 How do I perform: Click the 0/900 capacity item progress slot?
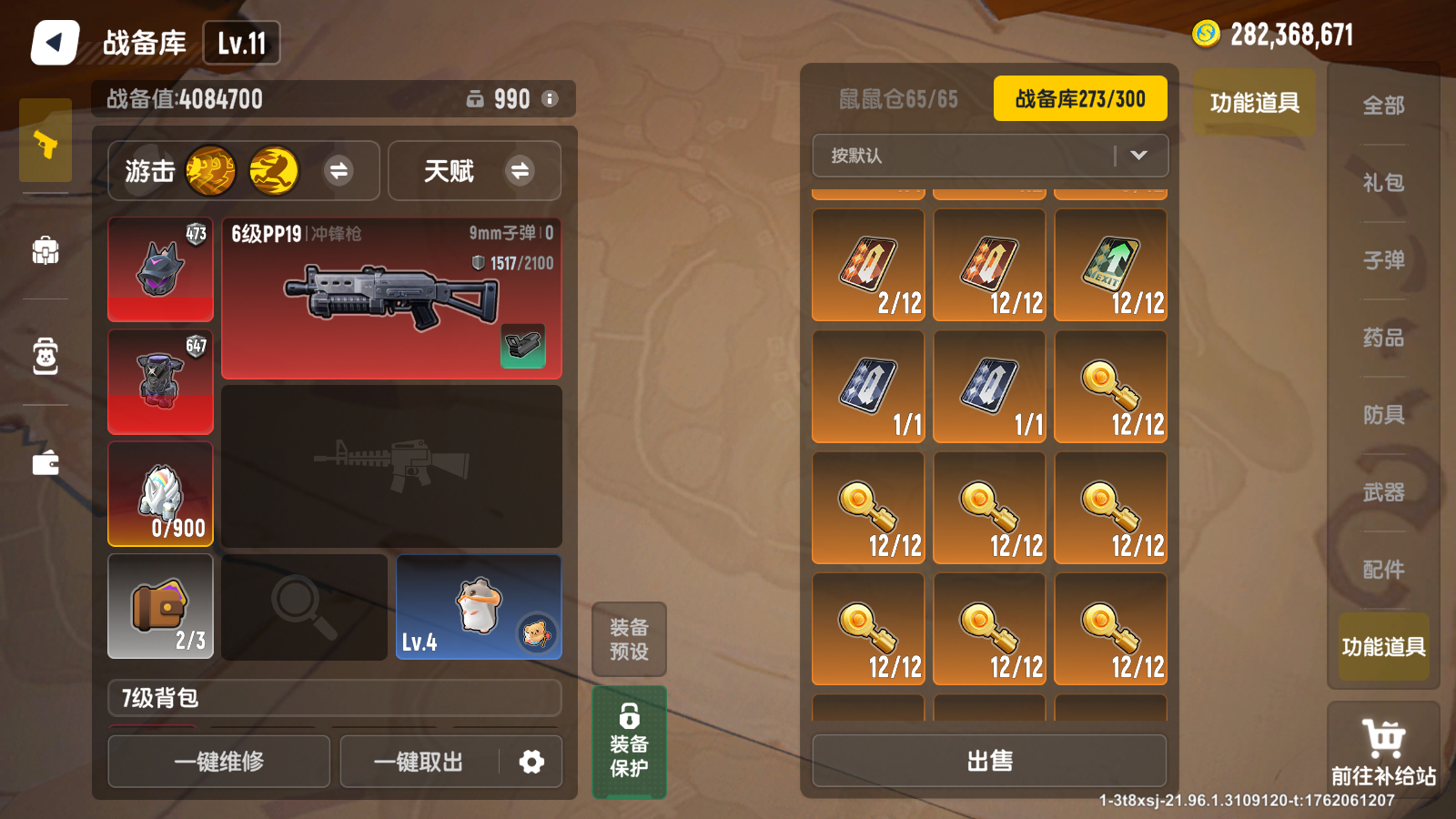[x=160, y=493]
